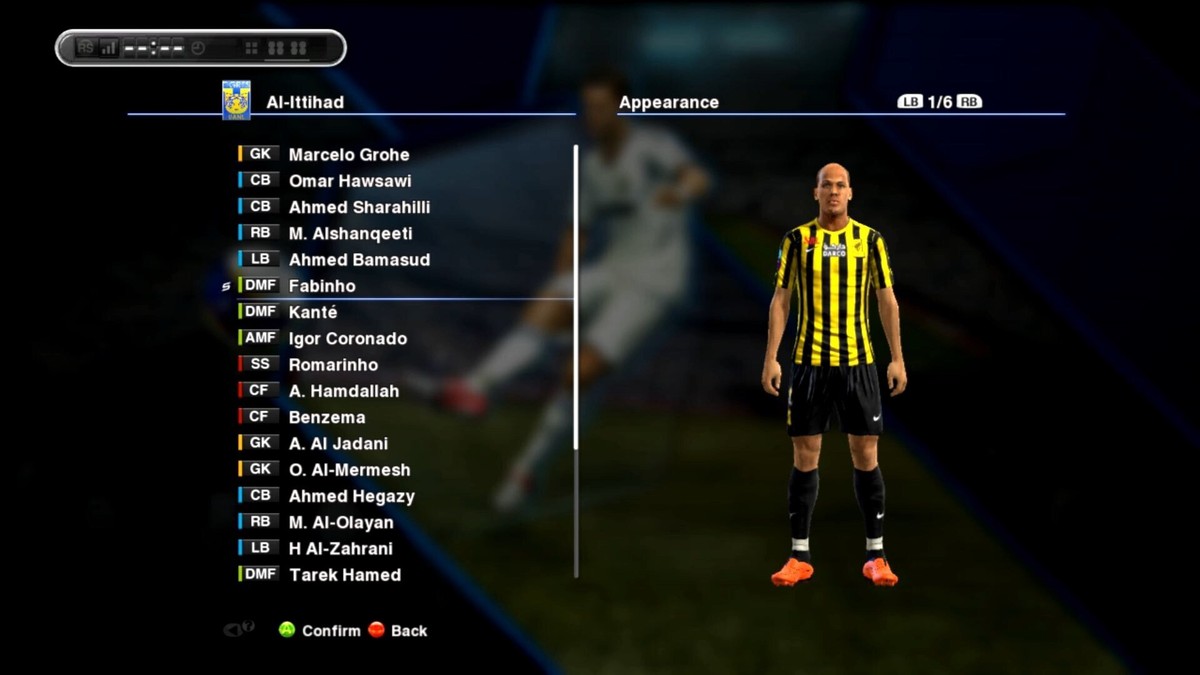This screenshot has height=675, width=1200.
Task: Pick left back H Al-Zahrani
Action: [340, 549]
